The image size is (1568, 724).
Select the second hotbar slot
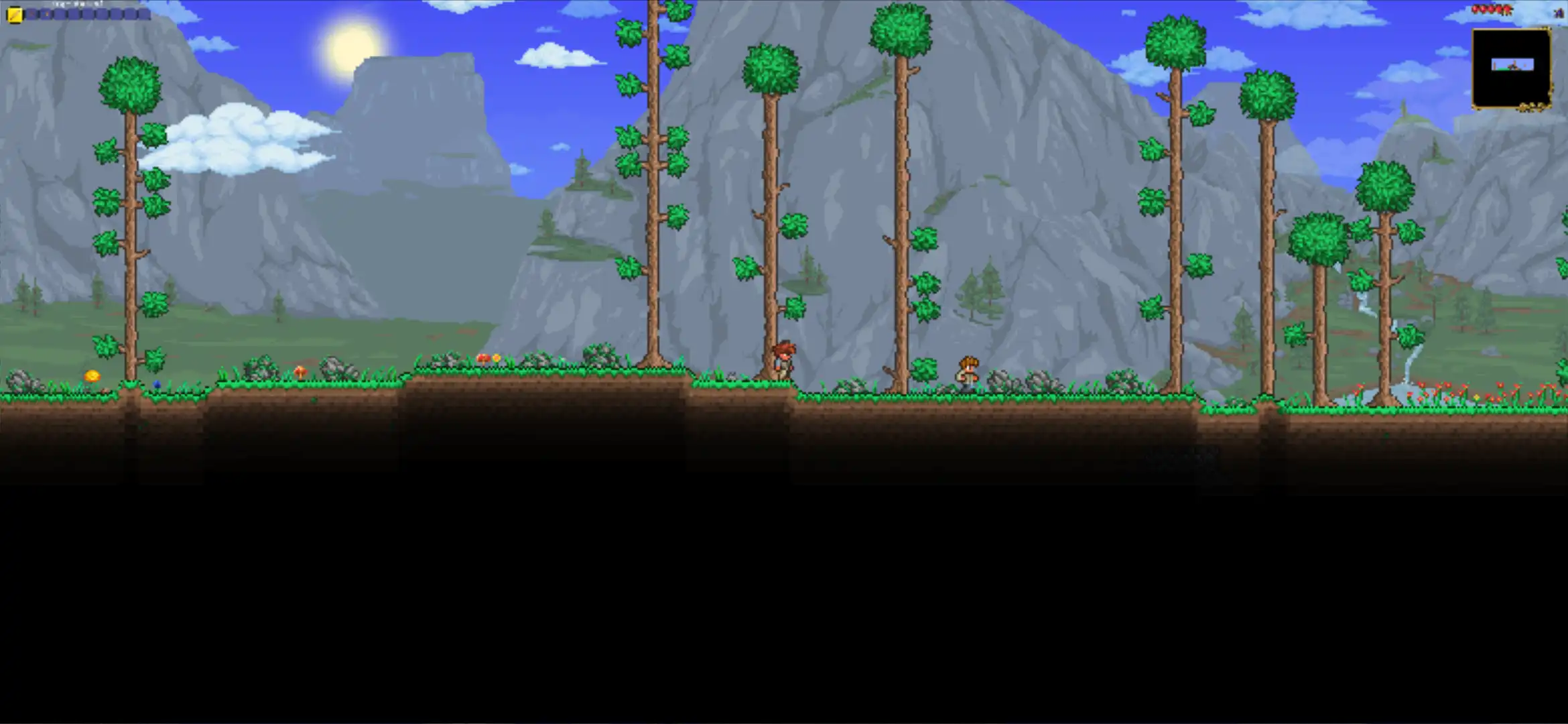coord(31,13)
